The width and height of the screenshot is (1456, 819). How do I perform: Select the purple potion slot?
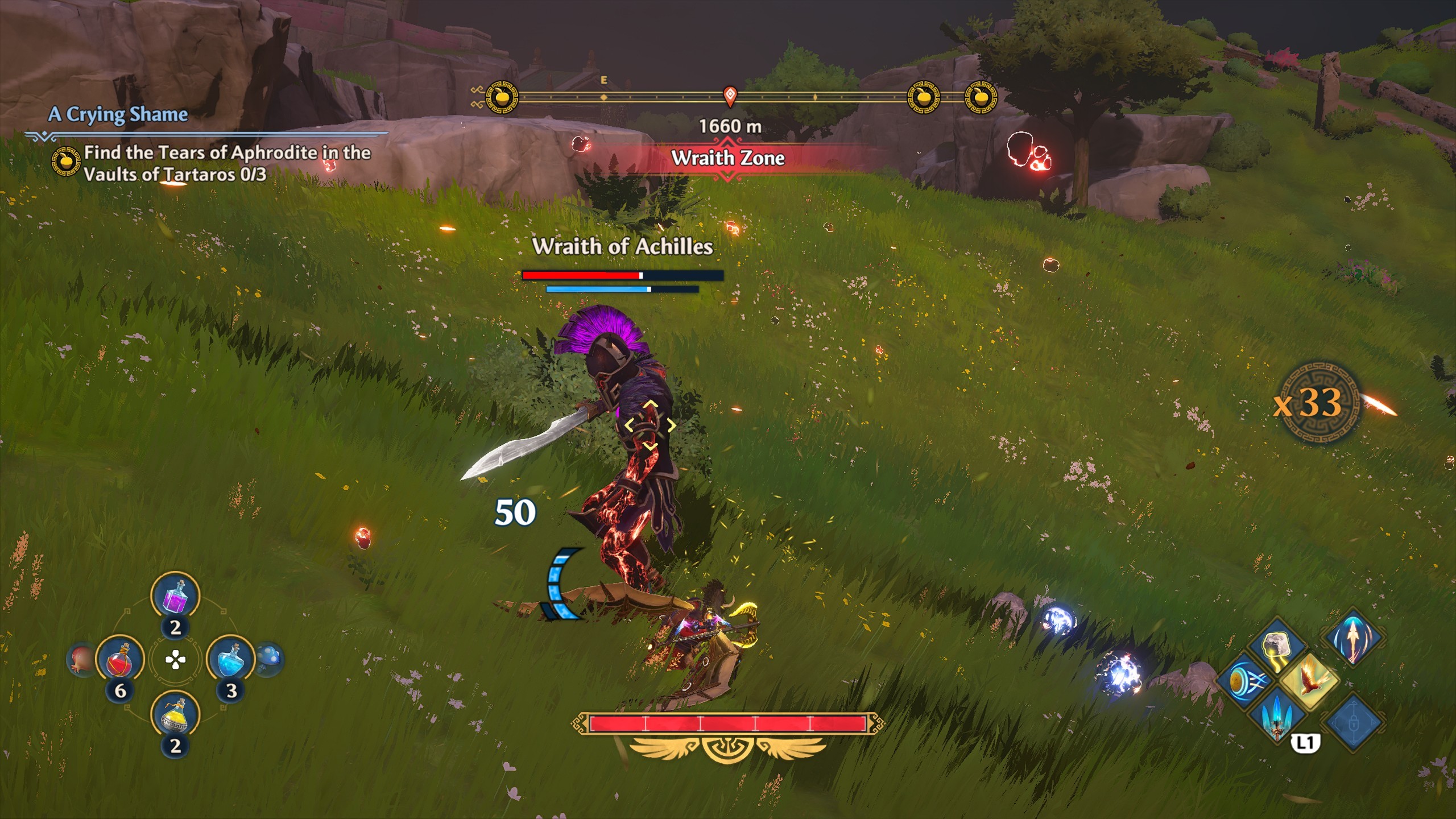tap(175, 597)
